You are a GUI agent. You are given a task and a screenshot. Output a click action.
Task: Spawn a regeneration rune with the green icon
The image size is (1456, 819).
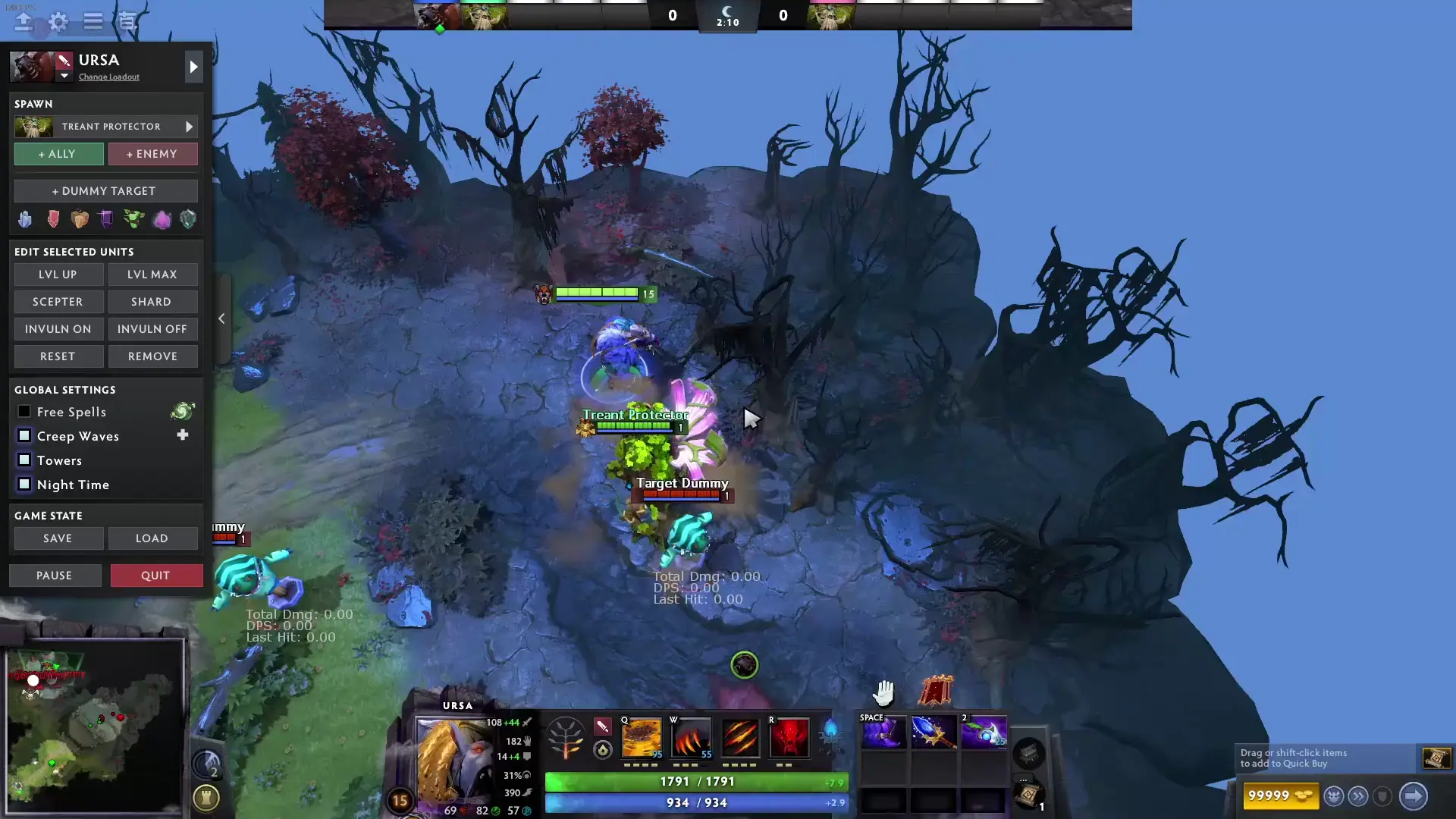click(x=134, y=219)
